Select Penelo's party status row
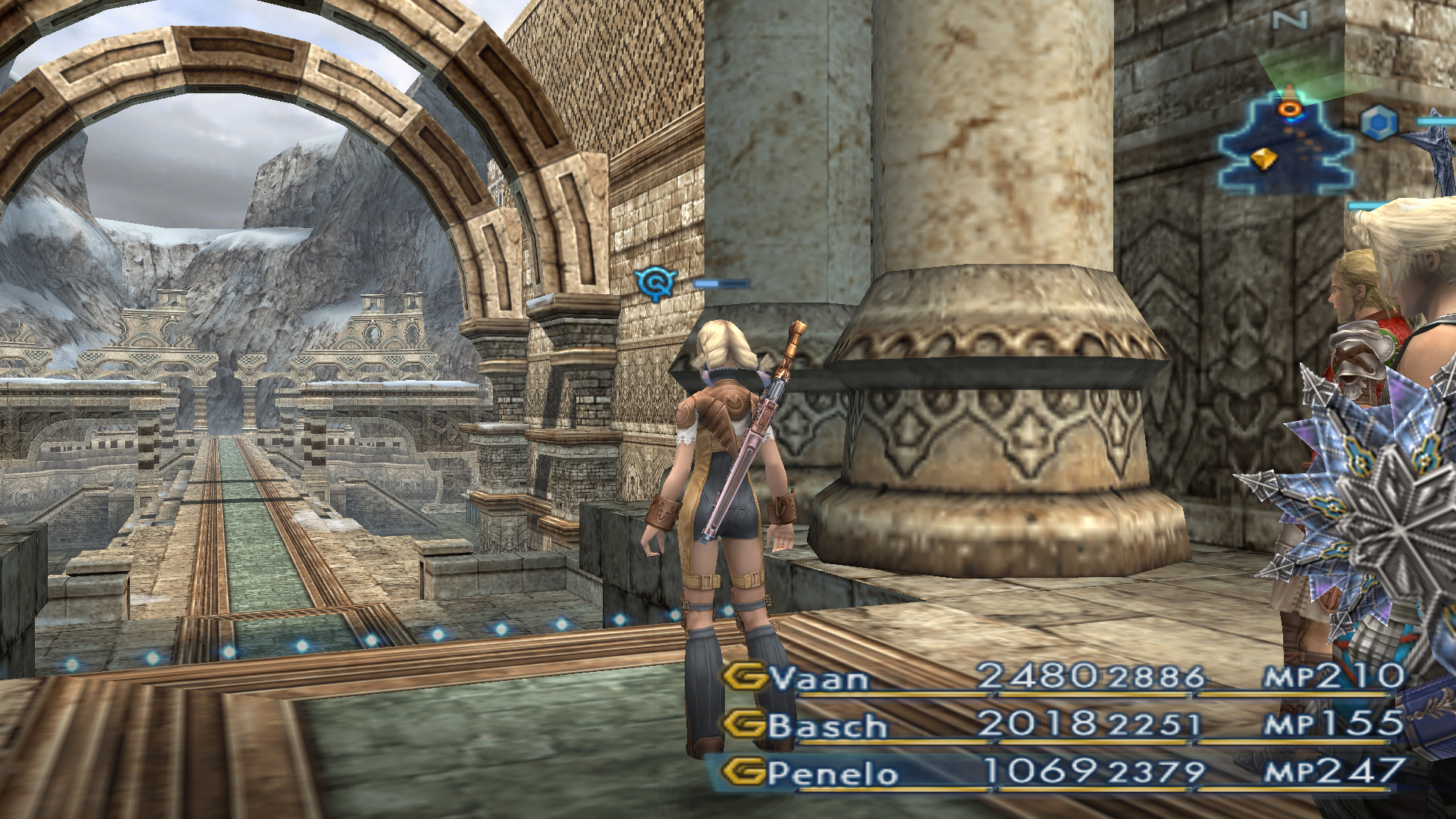 [832, 773]
